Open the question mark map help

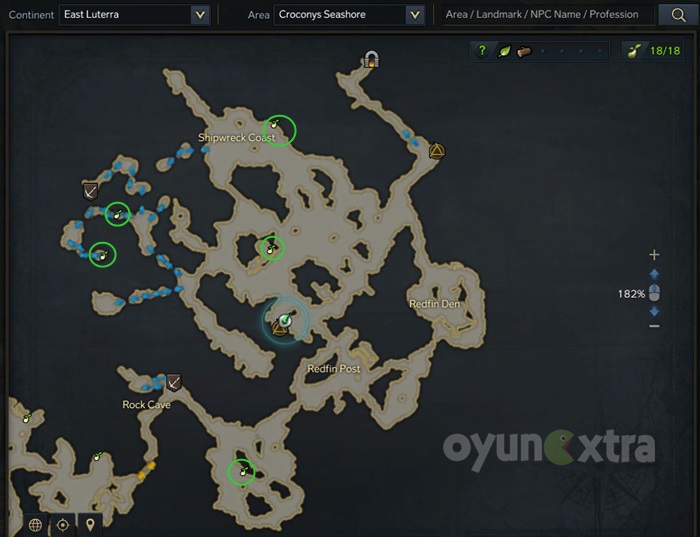482,51
